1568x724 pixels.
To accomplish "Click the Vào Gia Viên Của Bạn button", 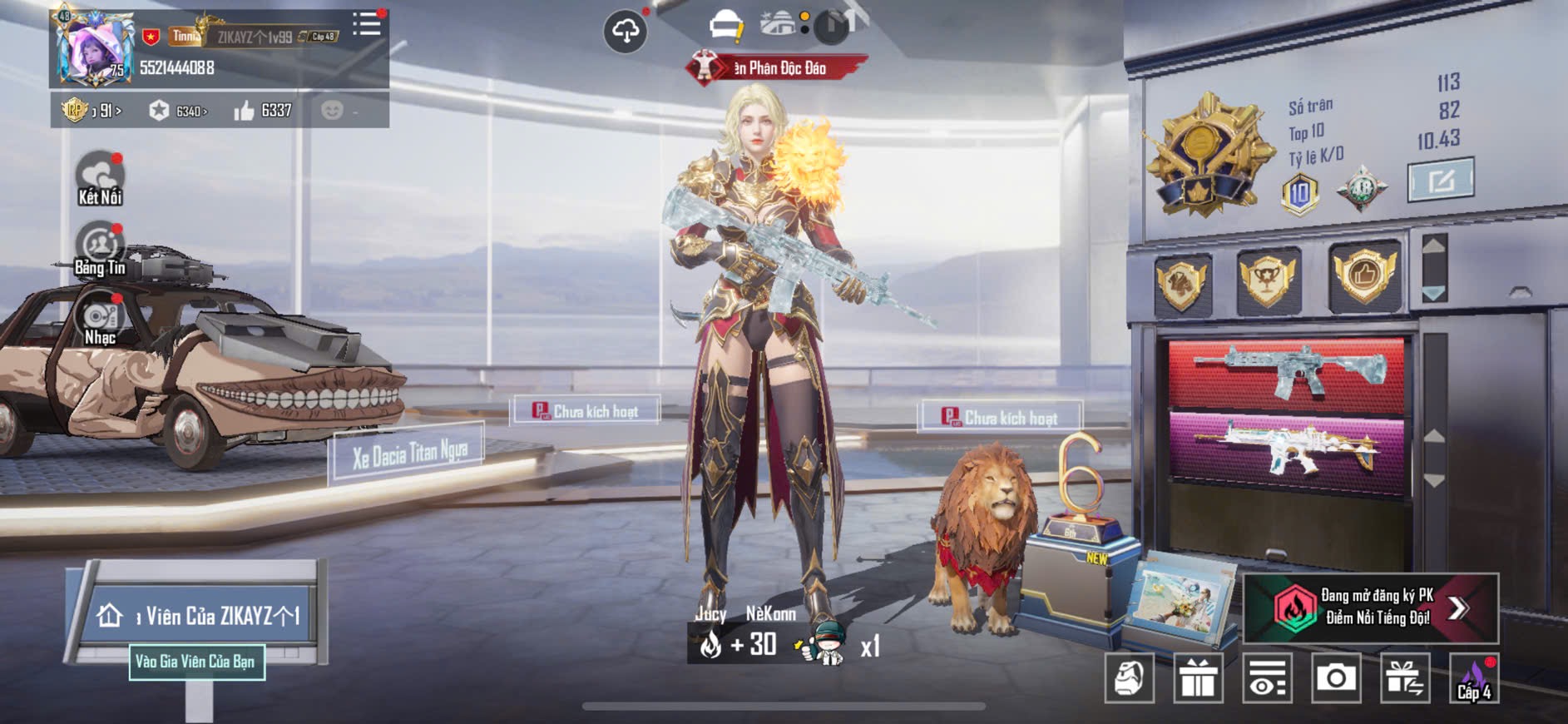I will coord(197,662).
